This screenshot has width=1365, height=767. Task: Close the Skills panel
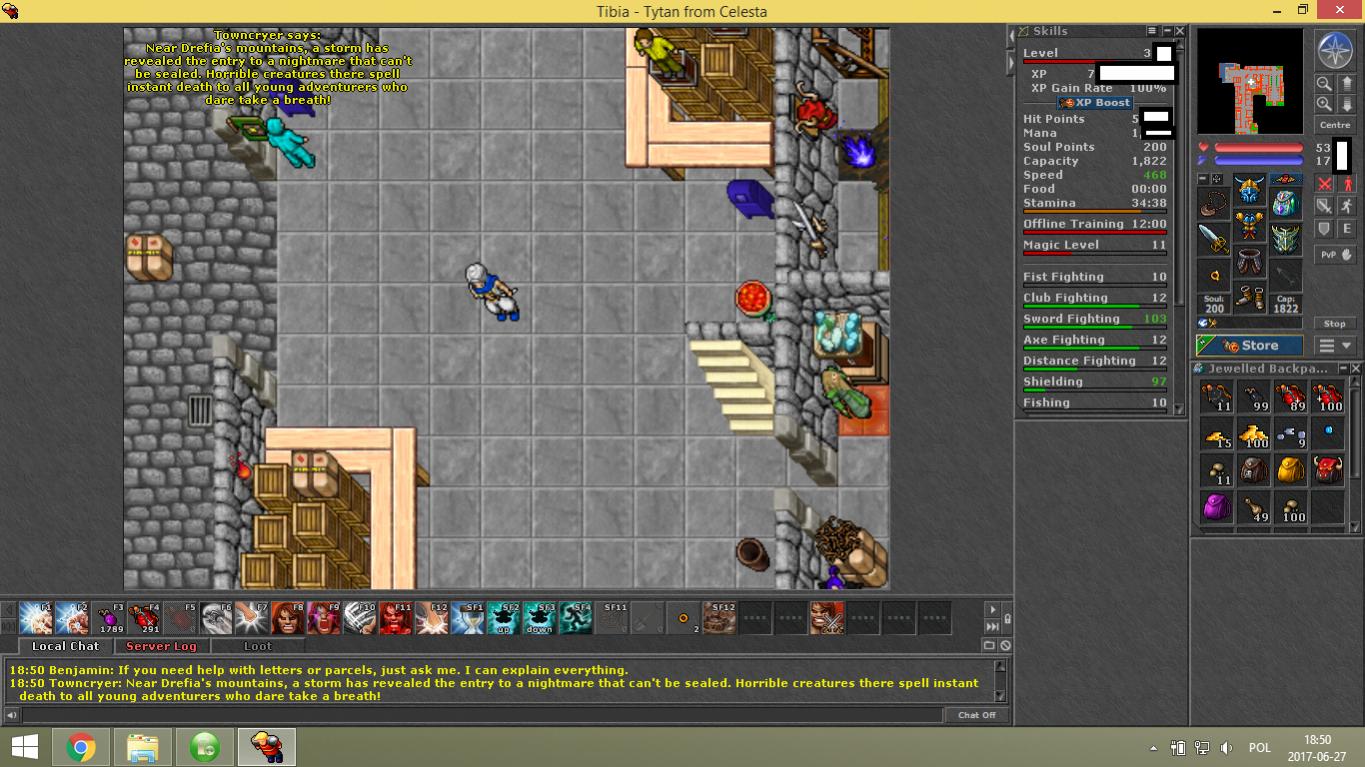pyautogui.click(x=1180, y=32)
